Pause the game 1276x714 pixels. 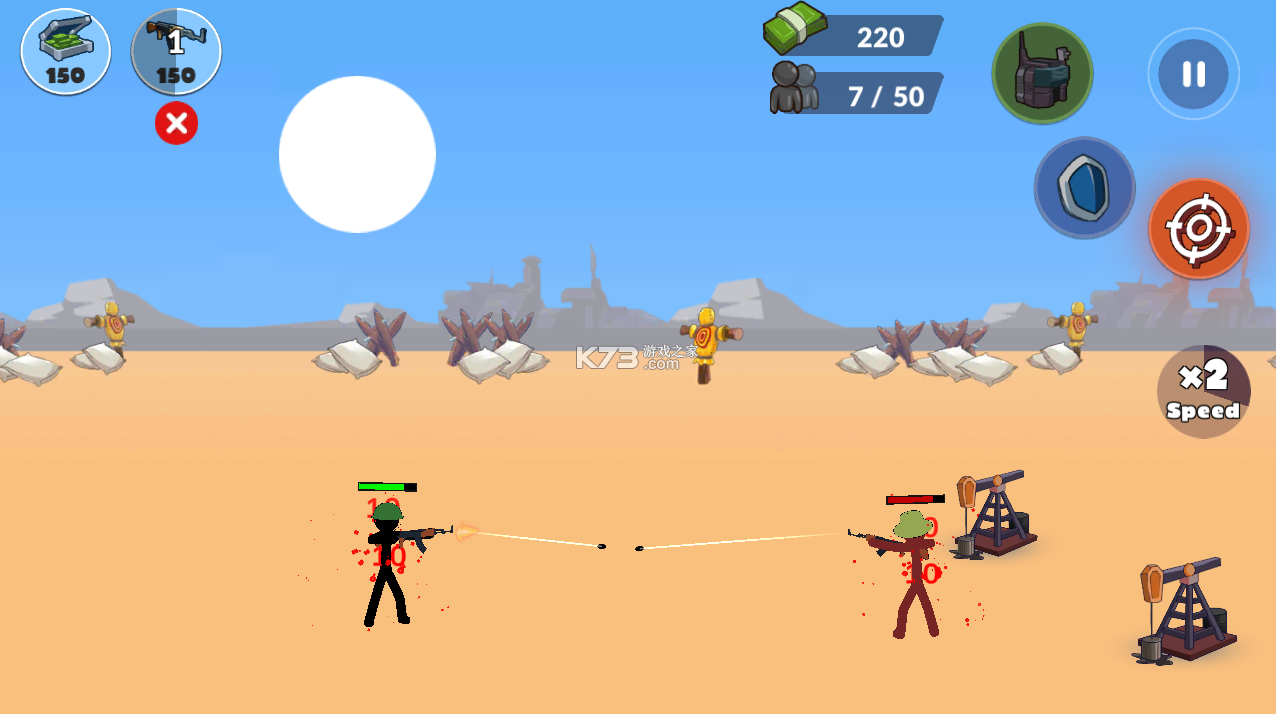tap(1193, 74)
